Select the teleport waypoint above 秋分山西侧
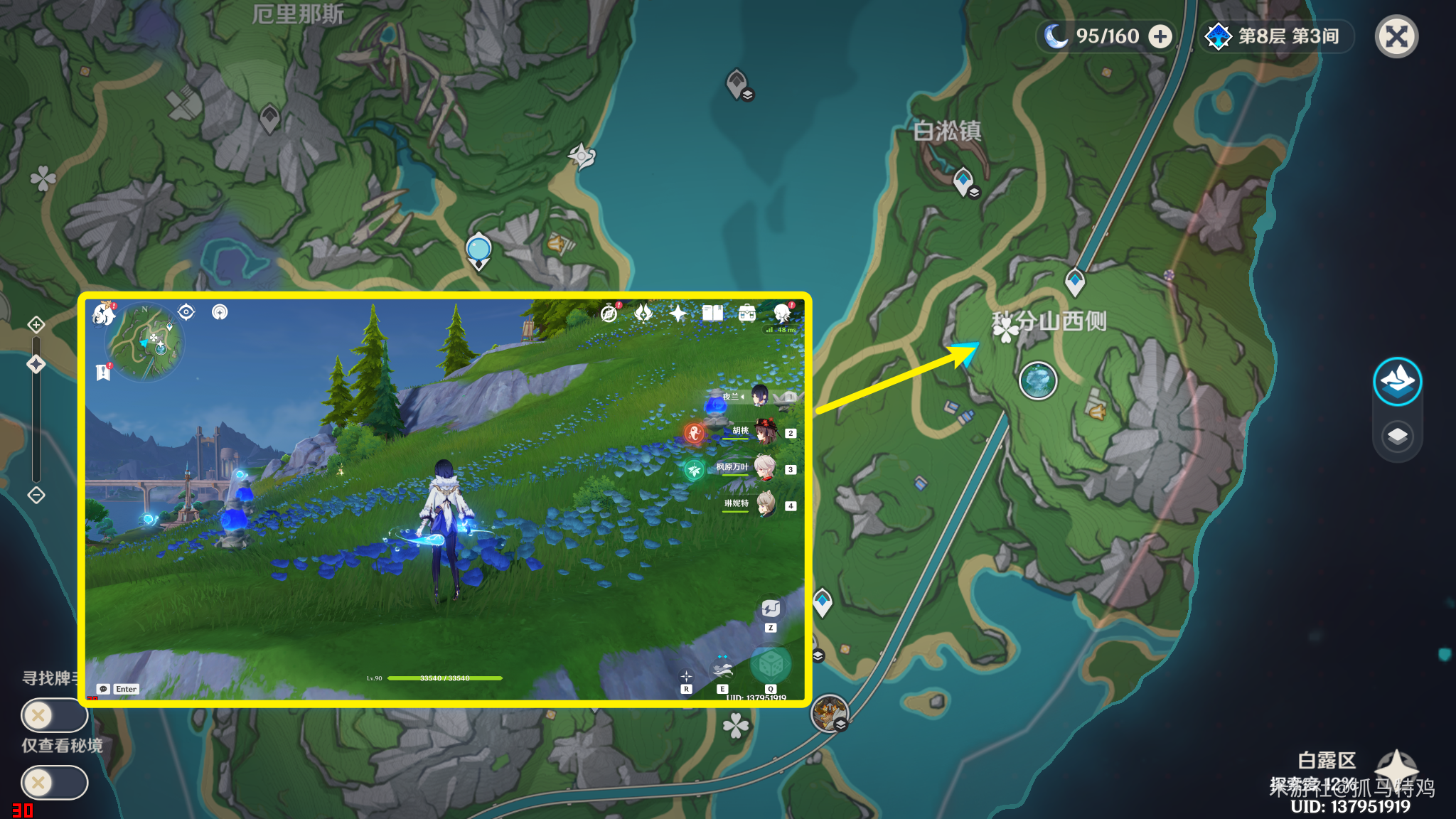This screenshot has width=1456, height=819. [x=1074, y=281]
